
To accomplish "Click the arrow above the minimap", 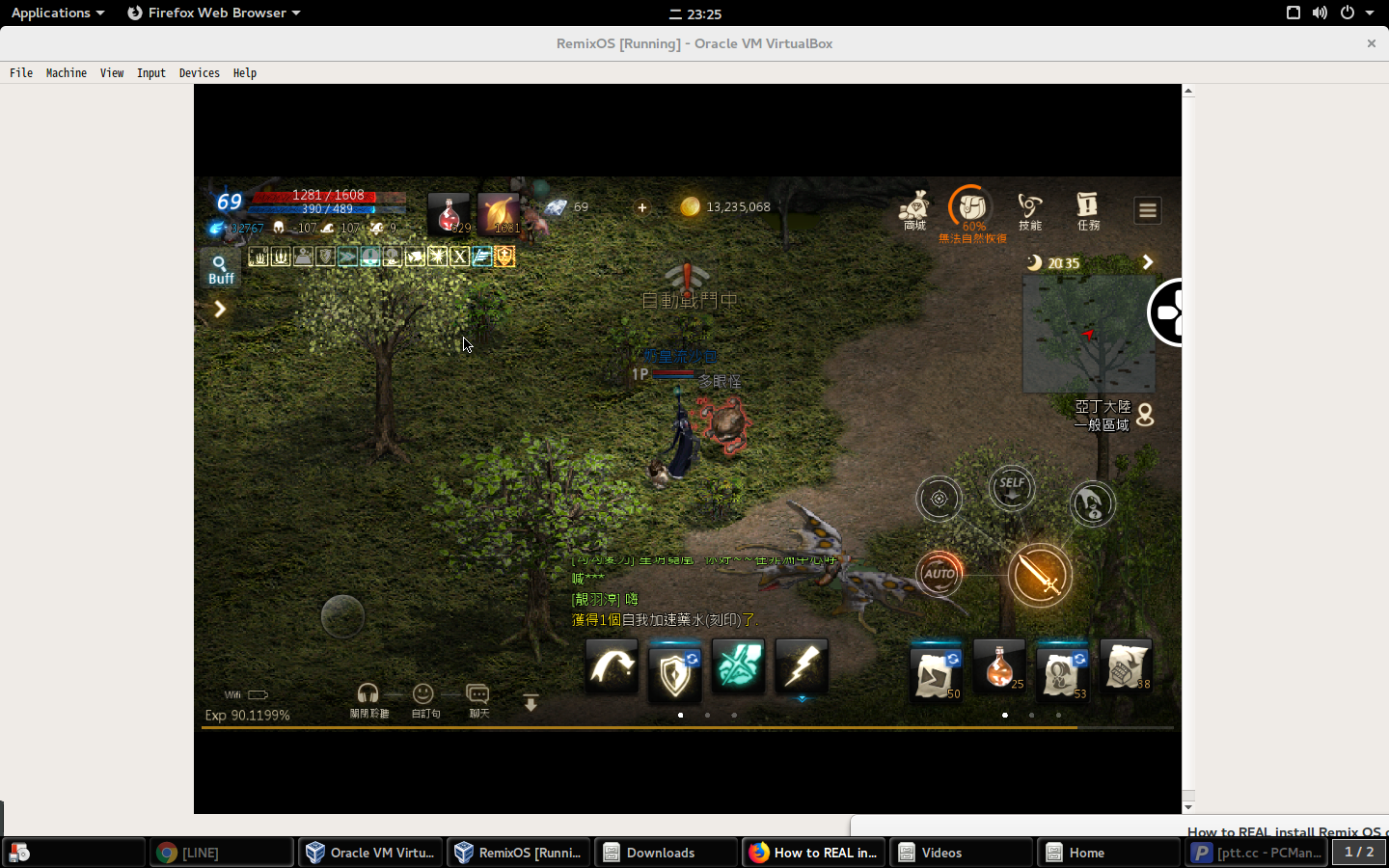I will pyautogui.click(x=1148, y=262).
